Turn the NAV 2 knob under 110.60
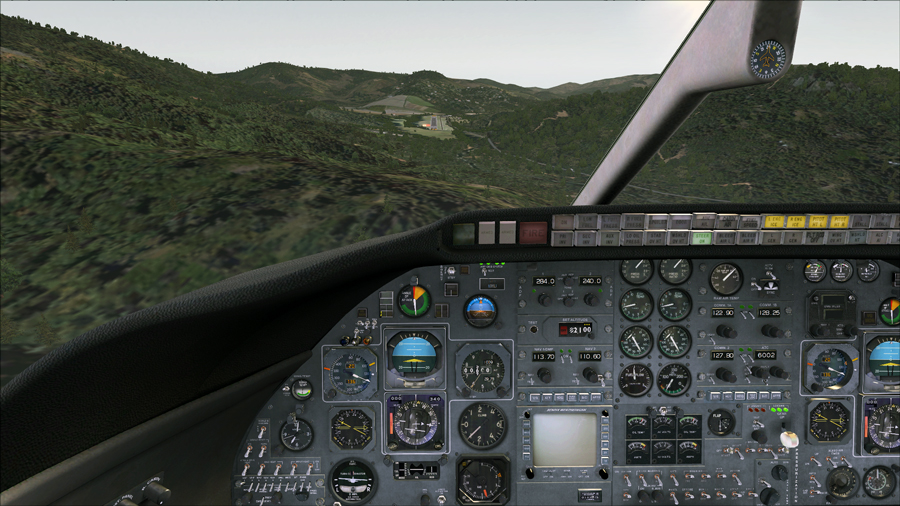Screen dimensions: 900x506 (590, 374)
